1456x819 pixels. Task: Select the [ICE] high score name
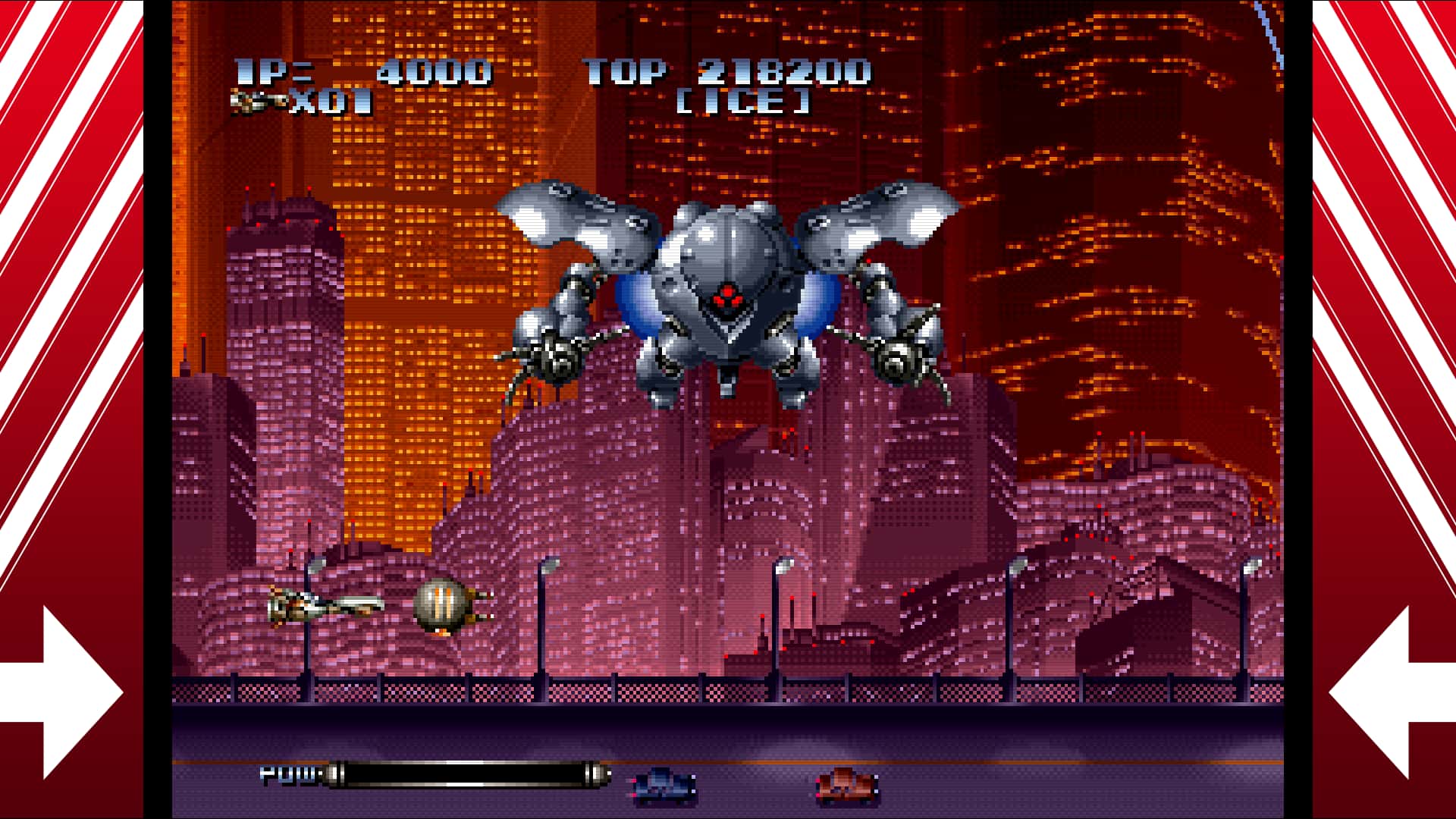(747, 102)
